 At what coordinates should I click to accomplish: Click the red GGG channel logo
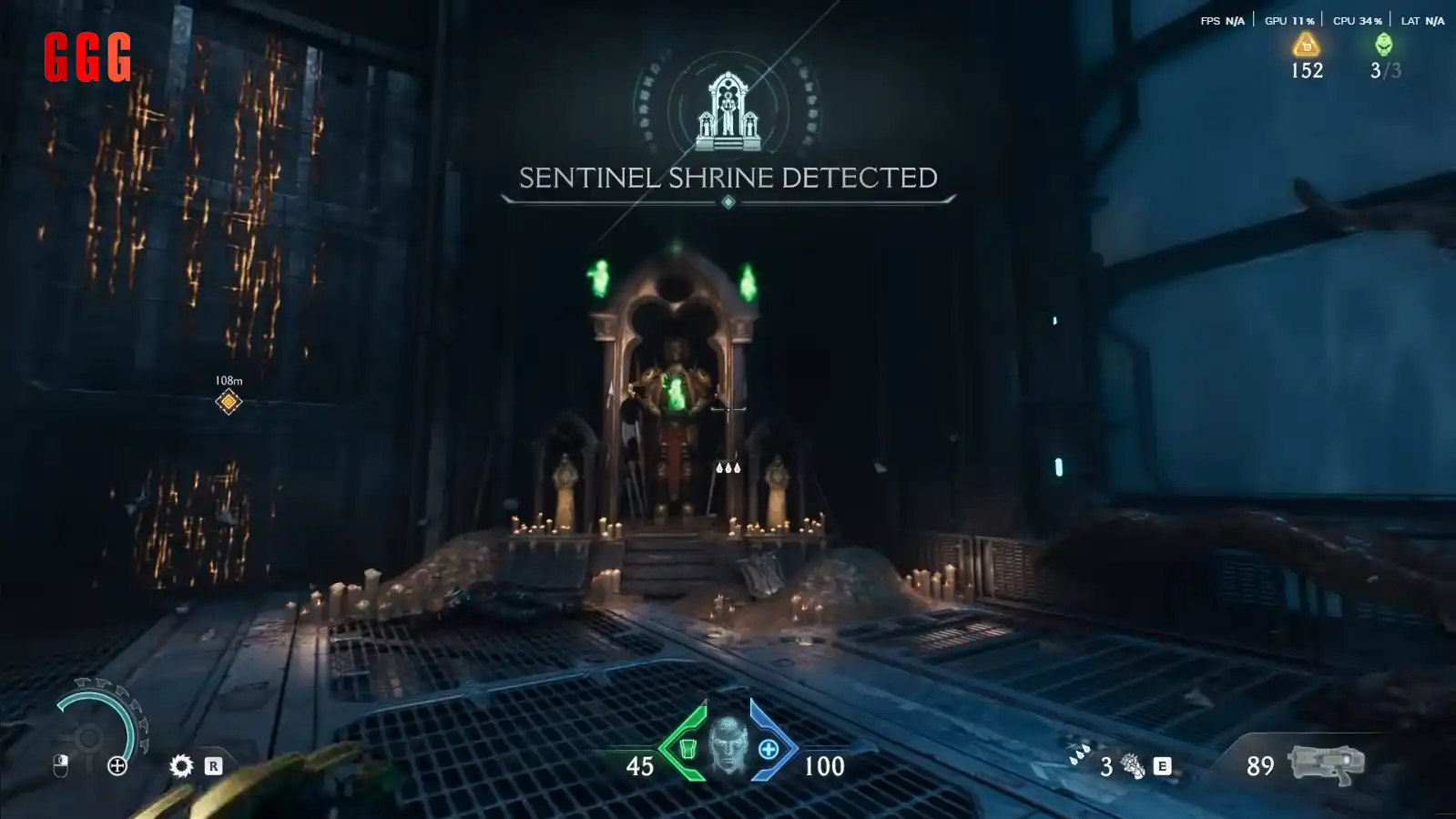[87, 56]
